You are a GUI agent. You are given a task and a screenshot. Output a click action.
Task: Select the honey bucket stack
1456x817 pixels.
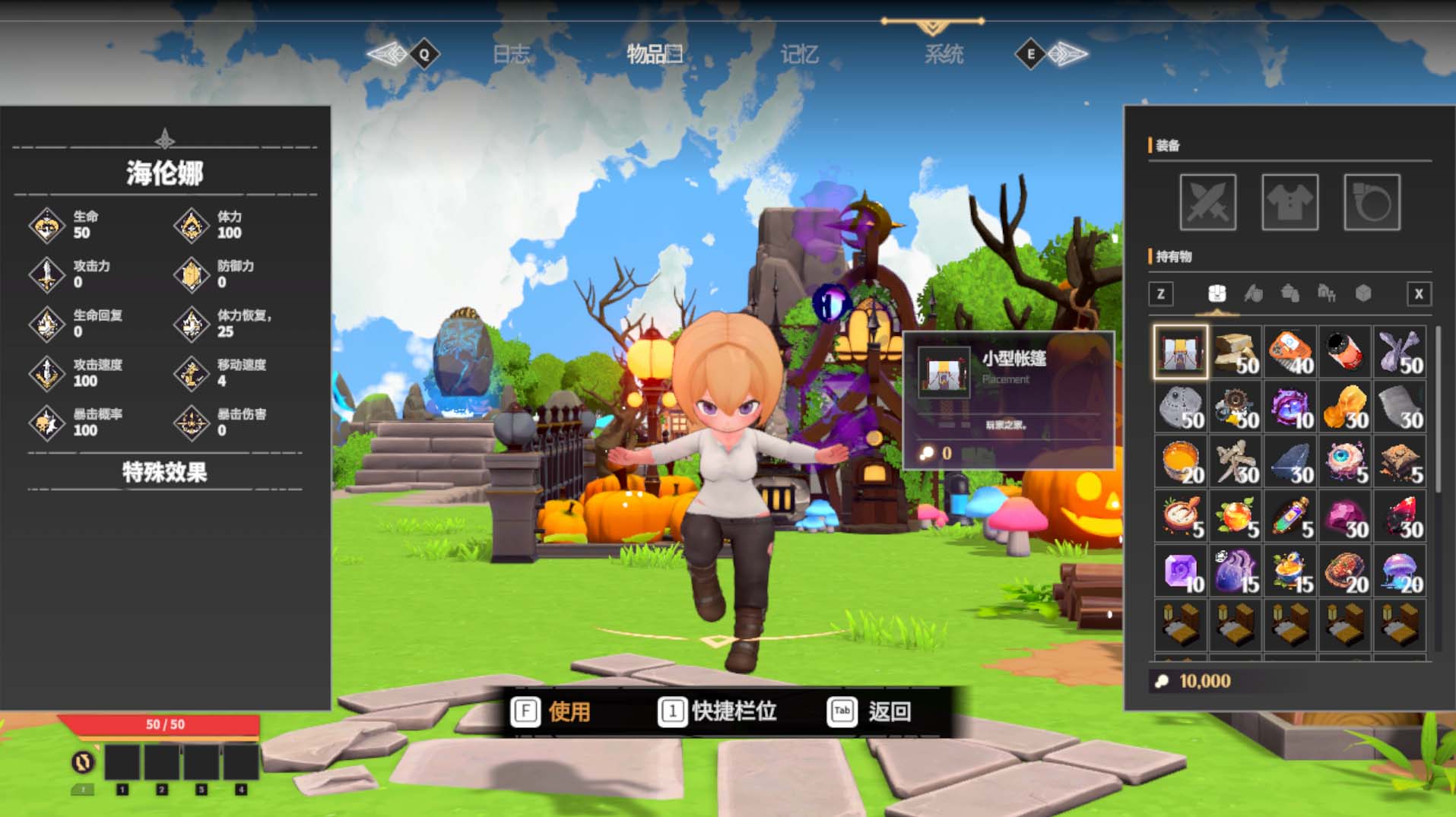tap(1180, 462)
